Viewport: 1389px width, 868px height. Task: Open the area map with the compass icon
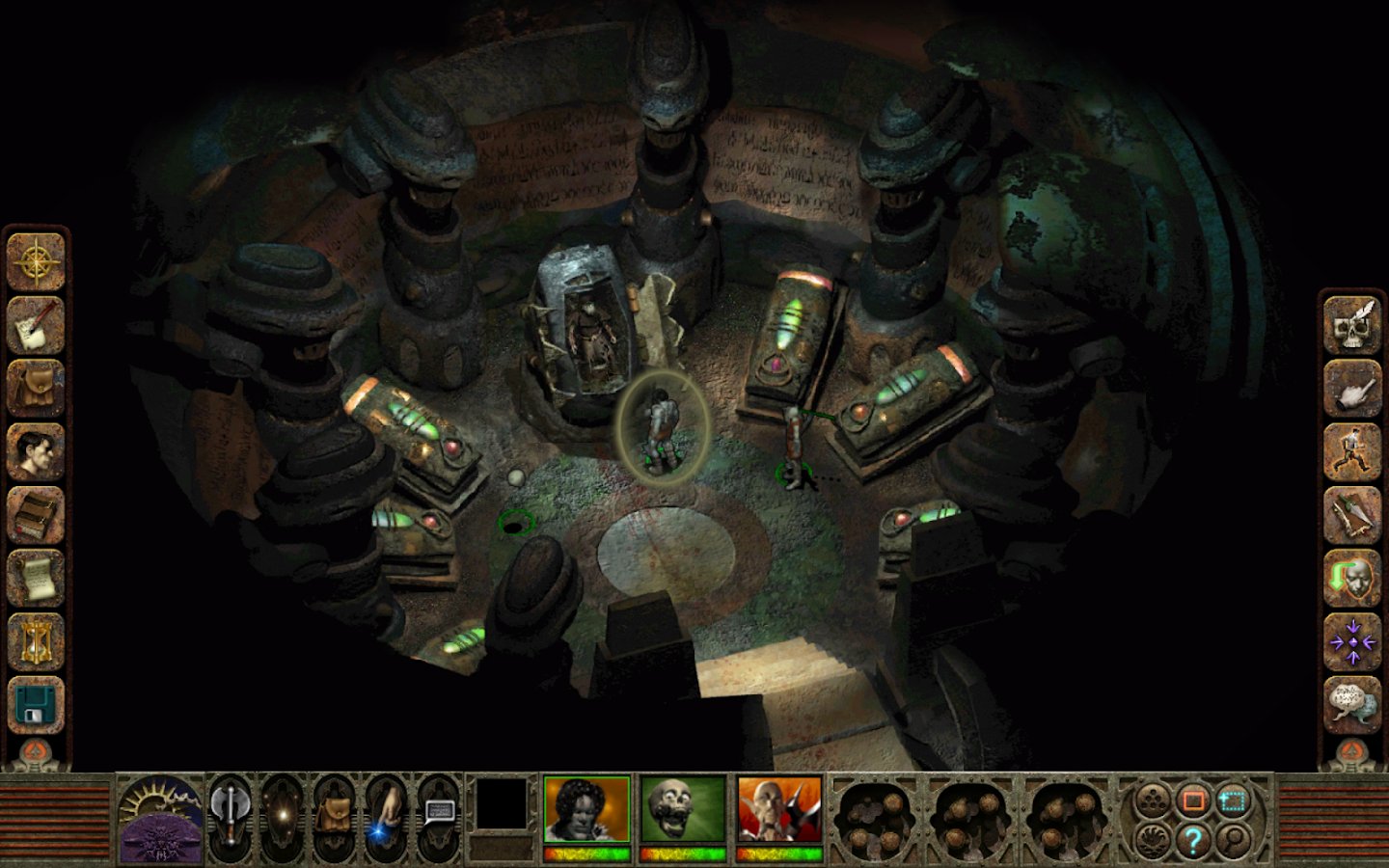(36, 262)
